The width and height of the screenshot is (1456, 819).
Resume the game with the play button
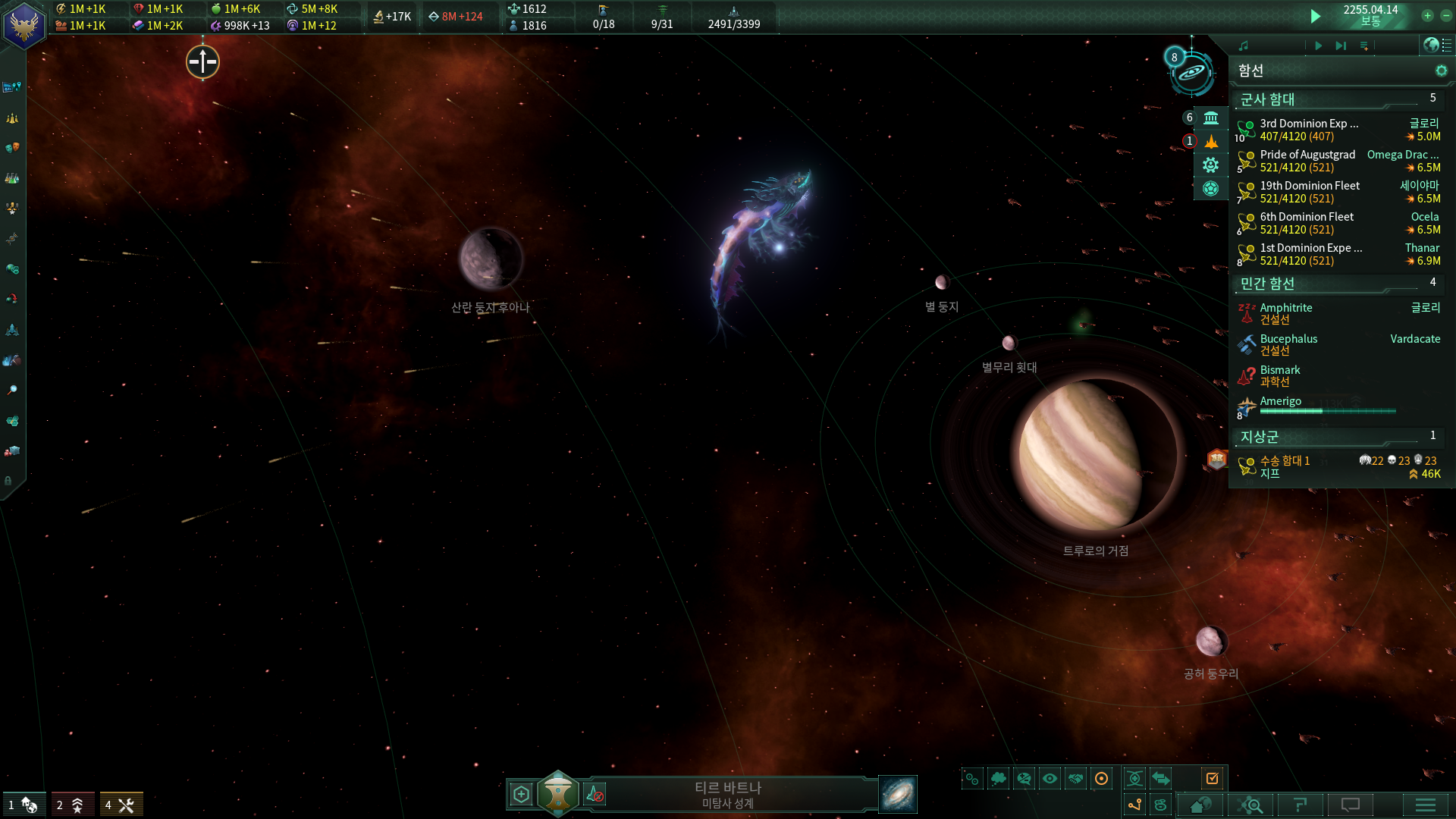pos(1316,16)
